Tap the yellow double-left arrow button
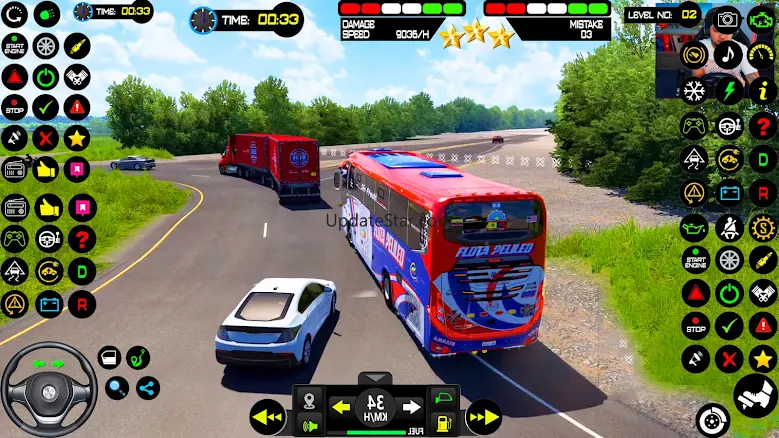Screen dimensions: 779x438 pyautogui.click(x=268, y=414)
